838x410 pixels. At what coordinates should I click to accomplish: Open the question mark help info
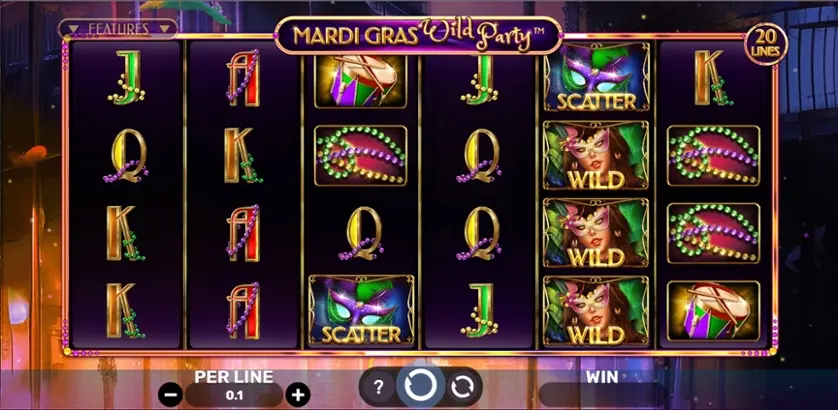coord(378,386)
